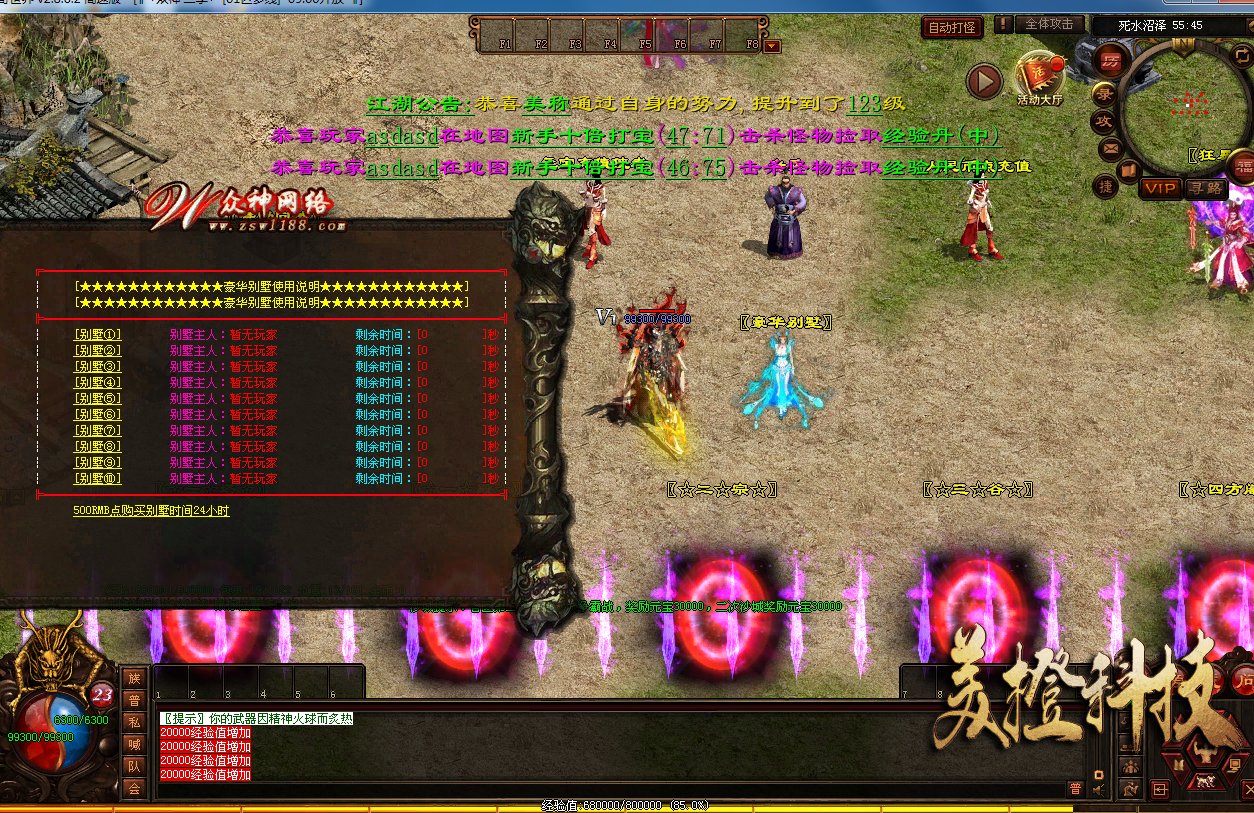Screen dimensions: 1254x813
Task: Toggle the sound speaker icon
Action: pyautogui.click(x=1098, y=790)
